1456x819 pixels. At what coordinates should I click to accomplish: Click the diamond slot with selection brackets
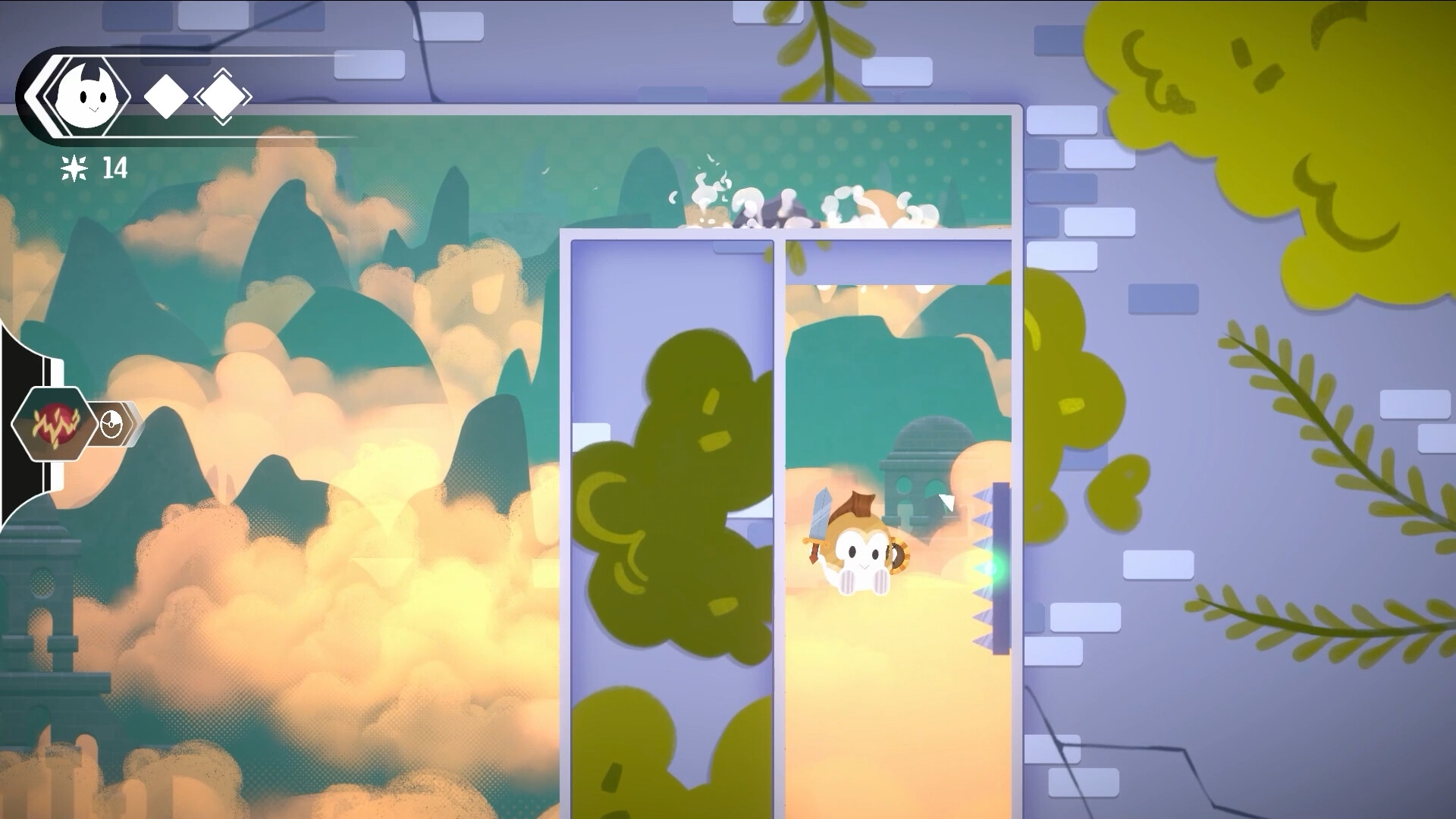tap(222, 96)
